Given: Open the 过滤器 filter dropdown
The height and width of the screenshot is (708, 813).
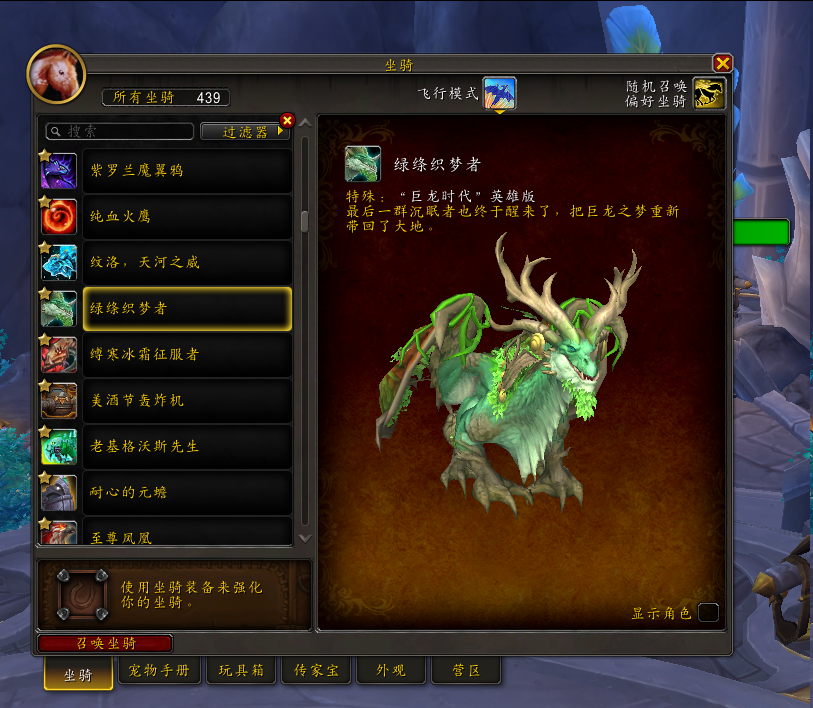Looking at the screenshot, I should coord(243,131).
